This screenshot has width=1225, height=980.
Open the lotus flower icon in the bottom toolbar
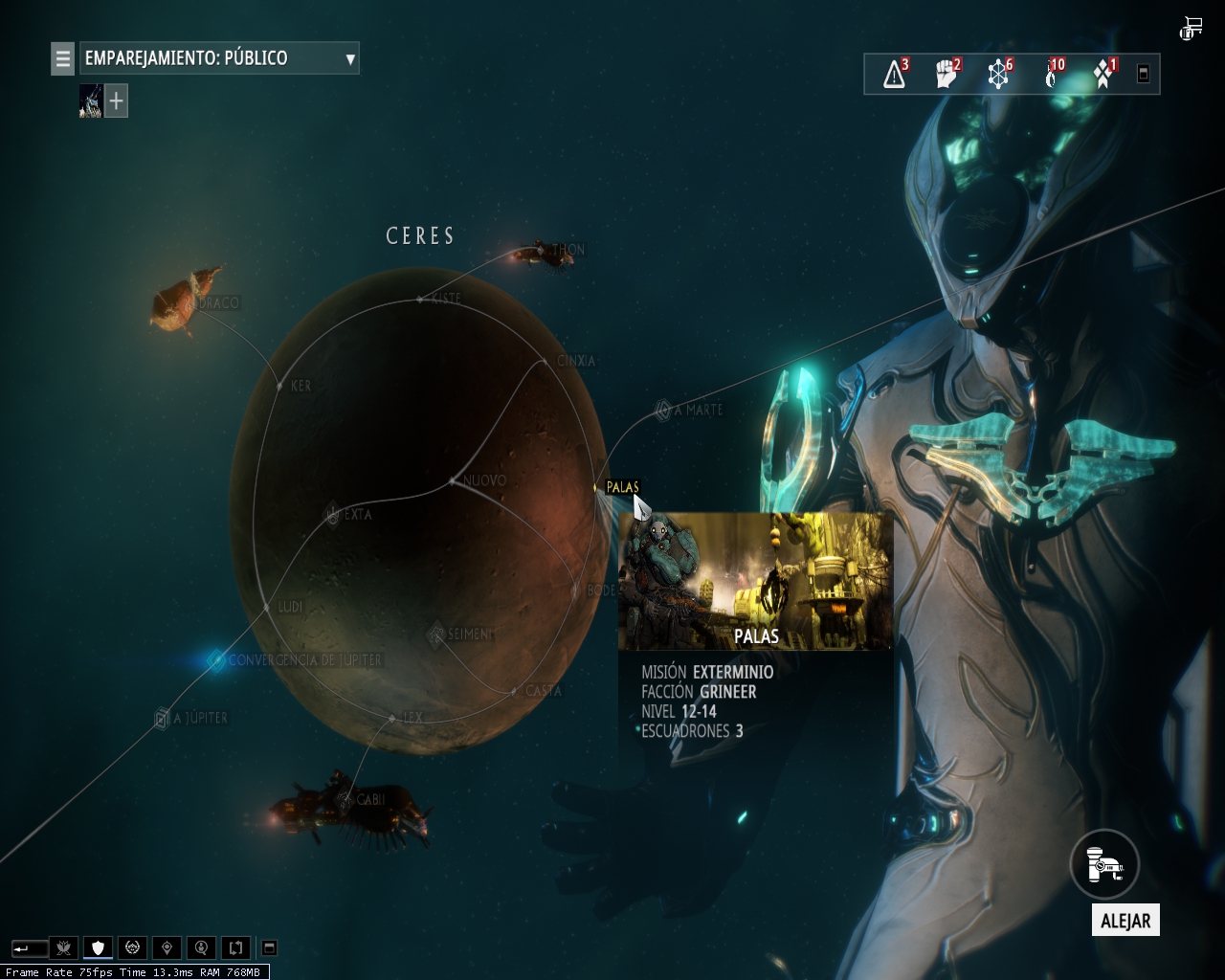point(63,948)
